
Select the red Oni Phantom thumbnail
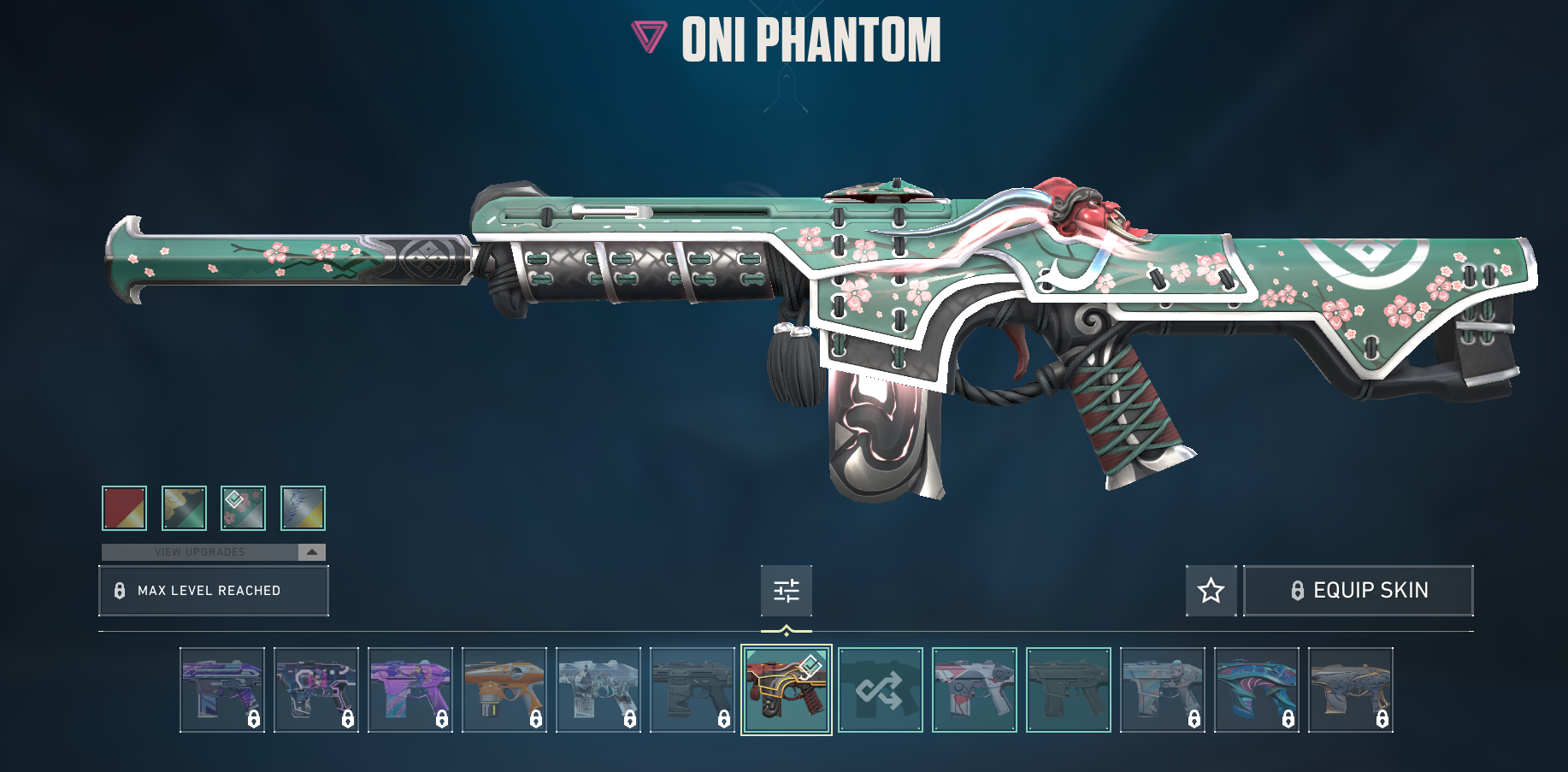(787, 690)
